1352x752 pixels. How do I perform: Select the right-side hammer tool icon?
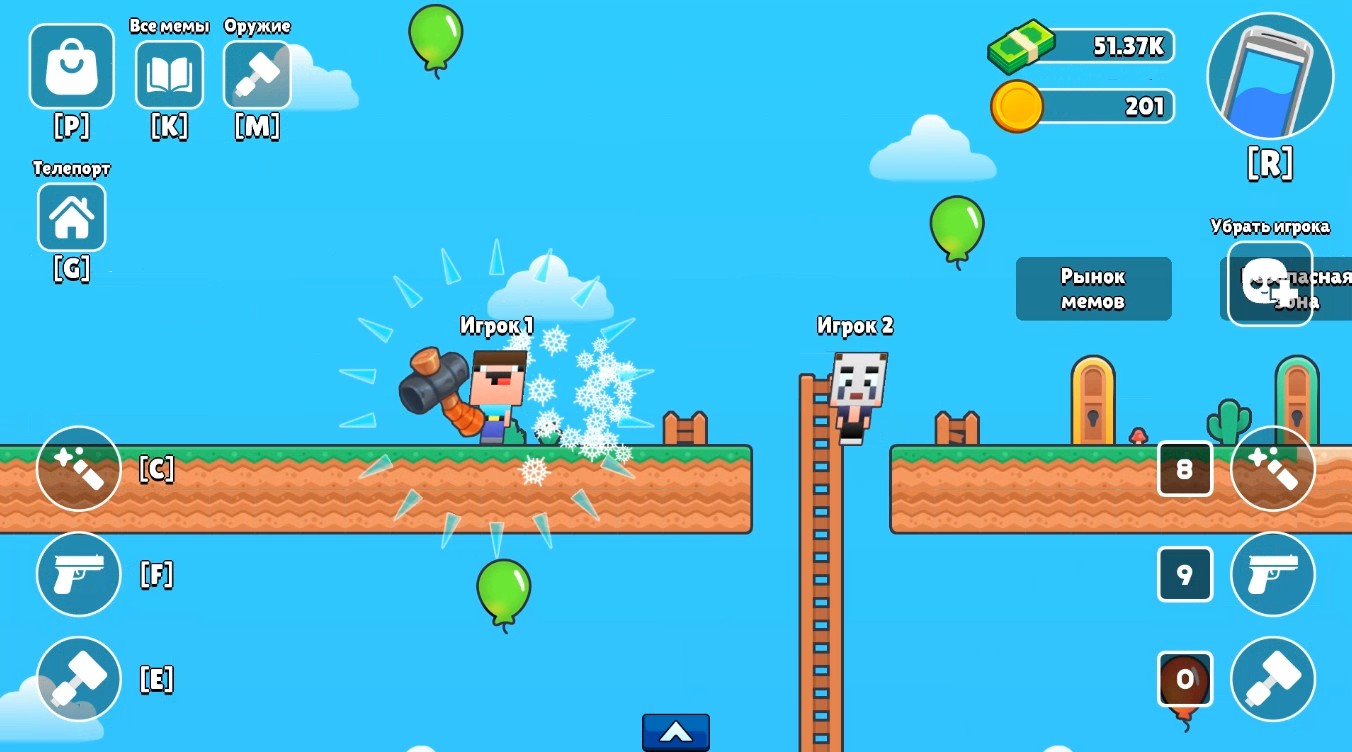1272,679
